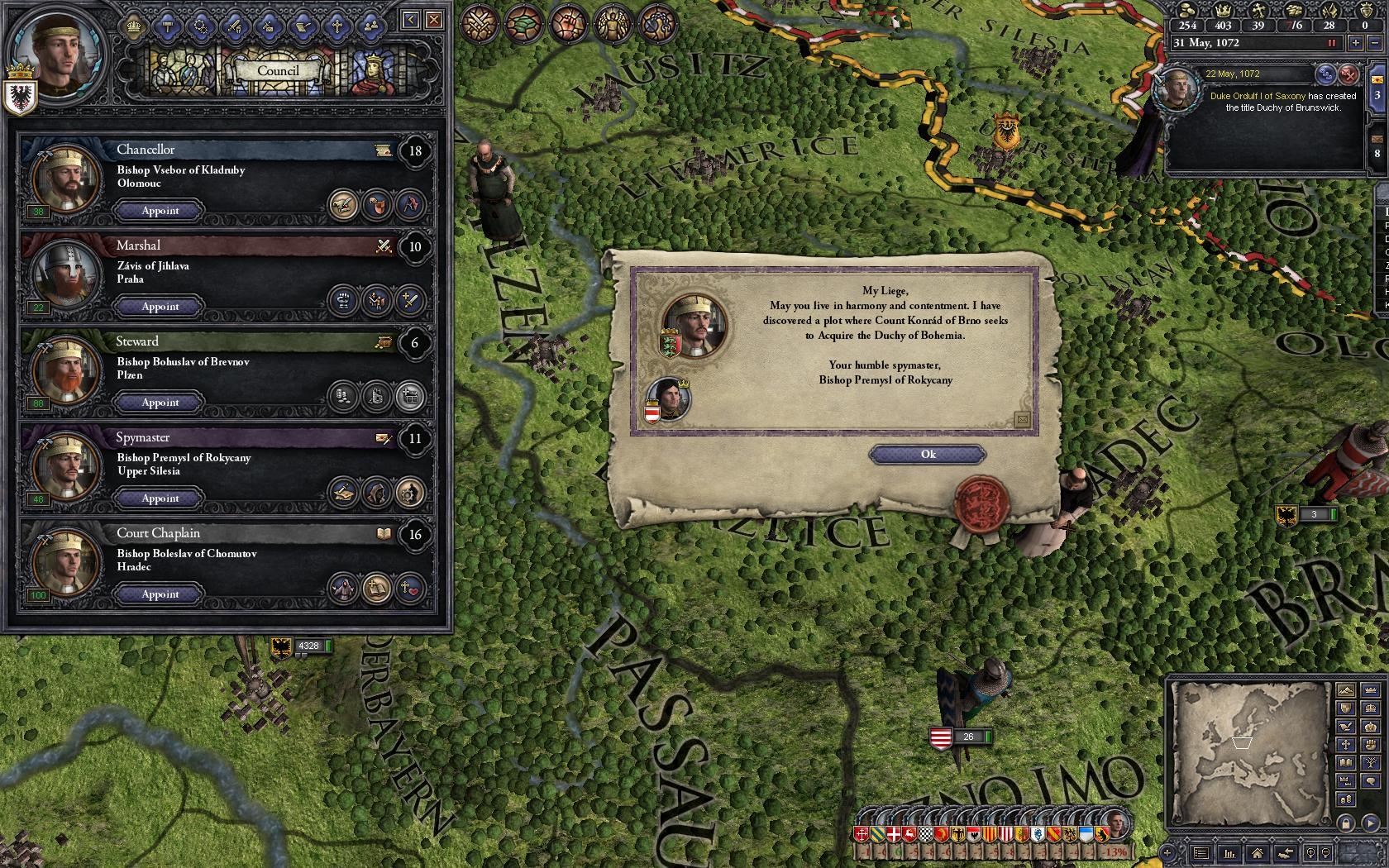The image size is (1389, 868).
Task: Open Count Konrád's portrait in the message
Action: [666, 398]
